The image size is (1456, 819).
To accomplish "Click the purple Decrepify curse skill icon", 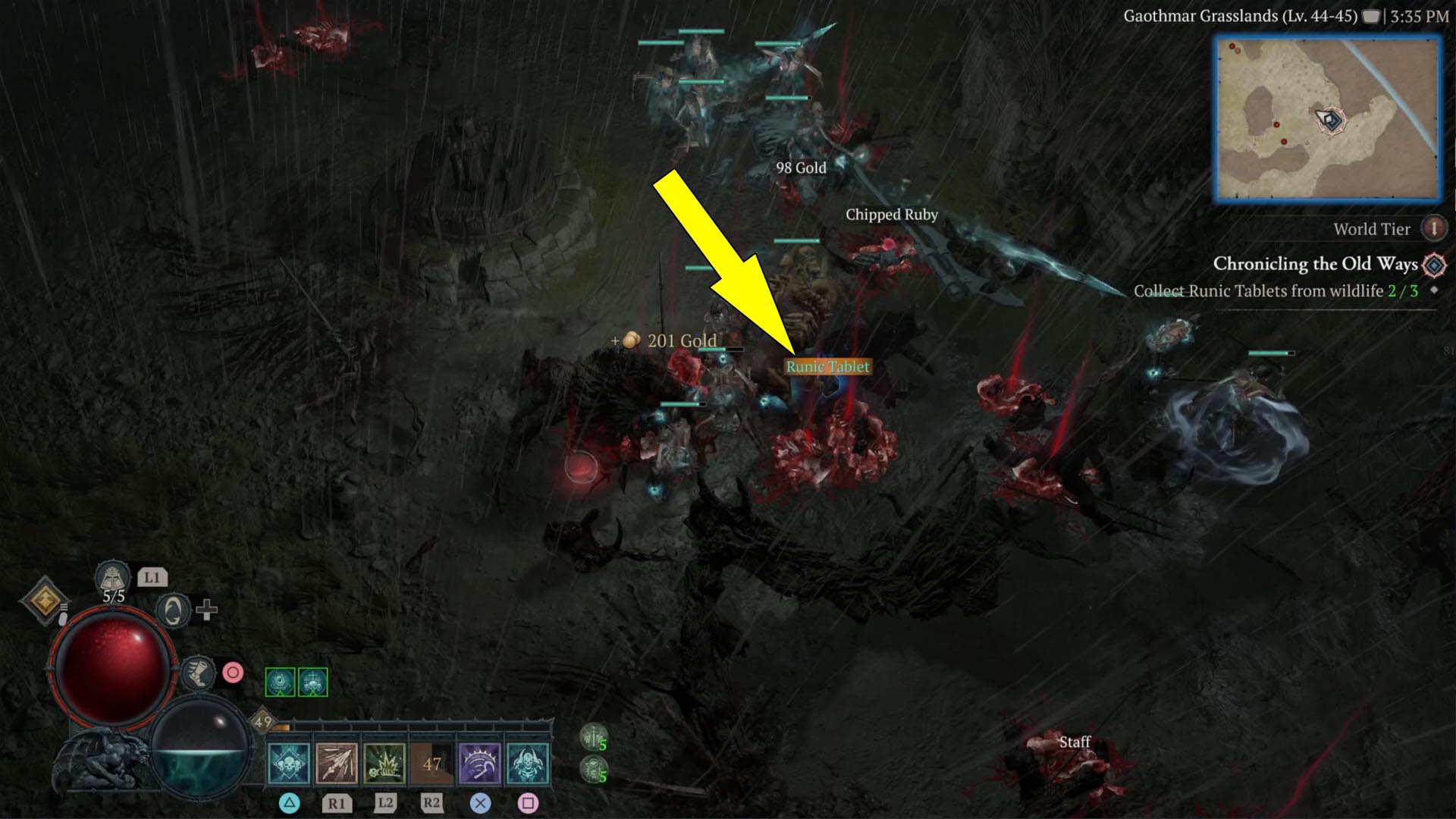I will point(479,764).
